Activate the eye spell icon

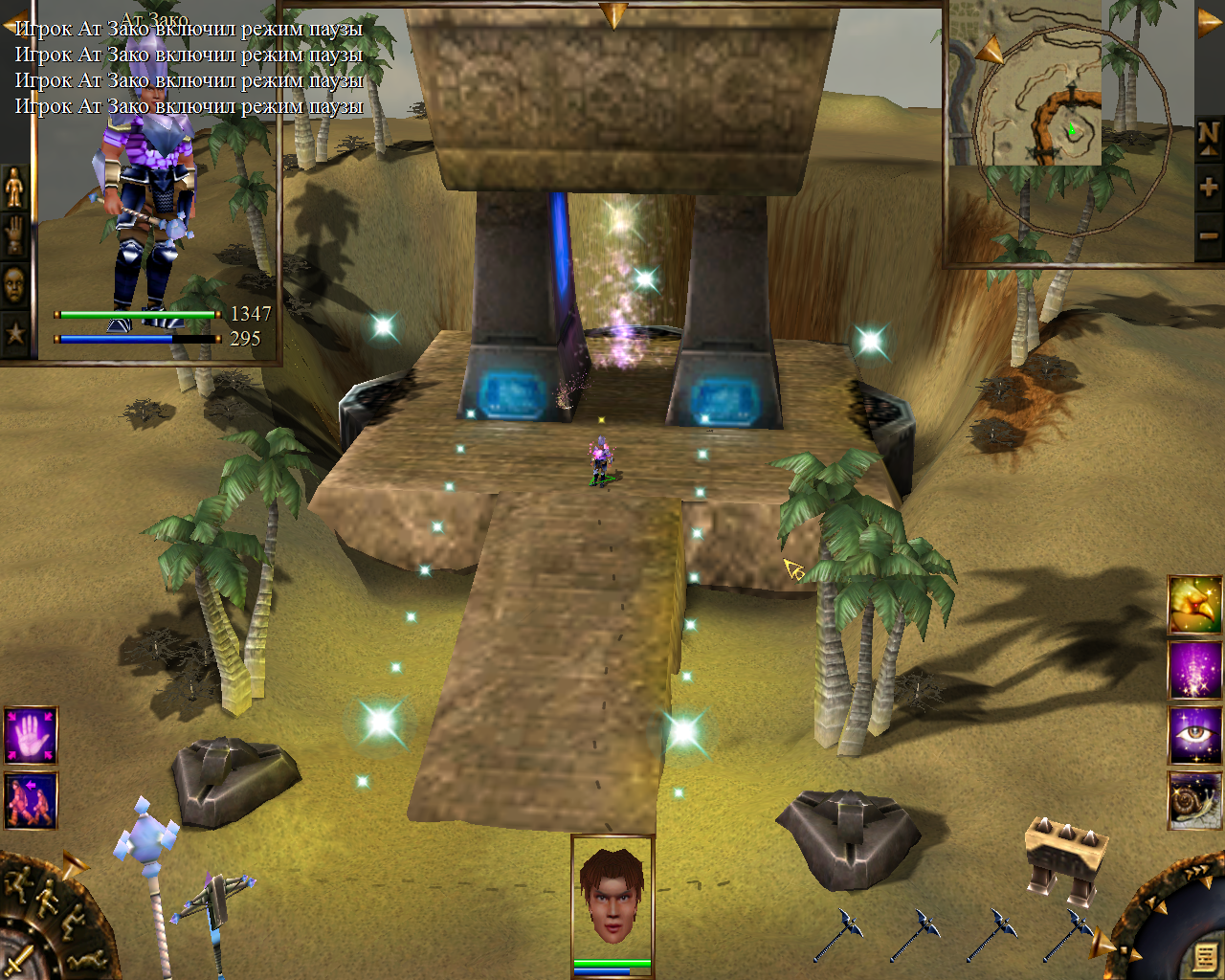(1194, 735)
